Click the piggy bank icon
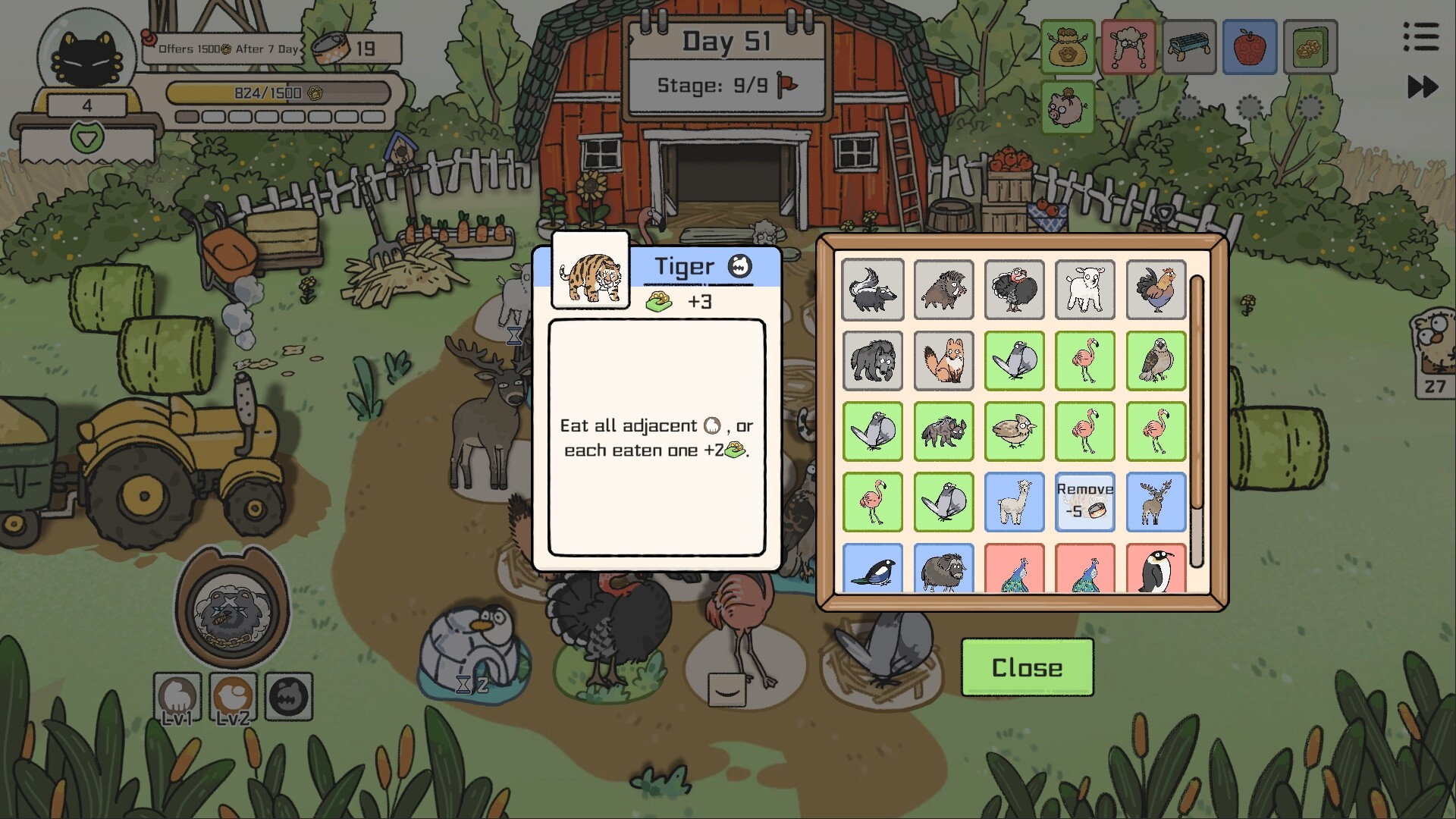 pos(1068,107)
